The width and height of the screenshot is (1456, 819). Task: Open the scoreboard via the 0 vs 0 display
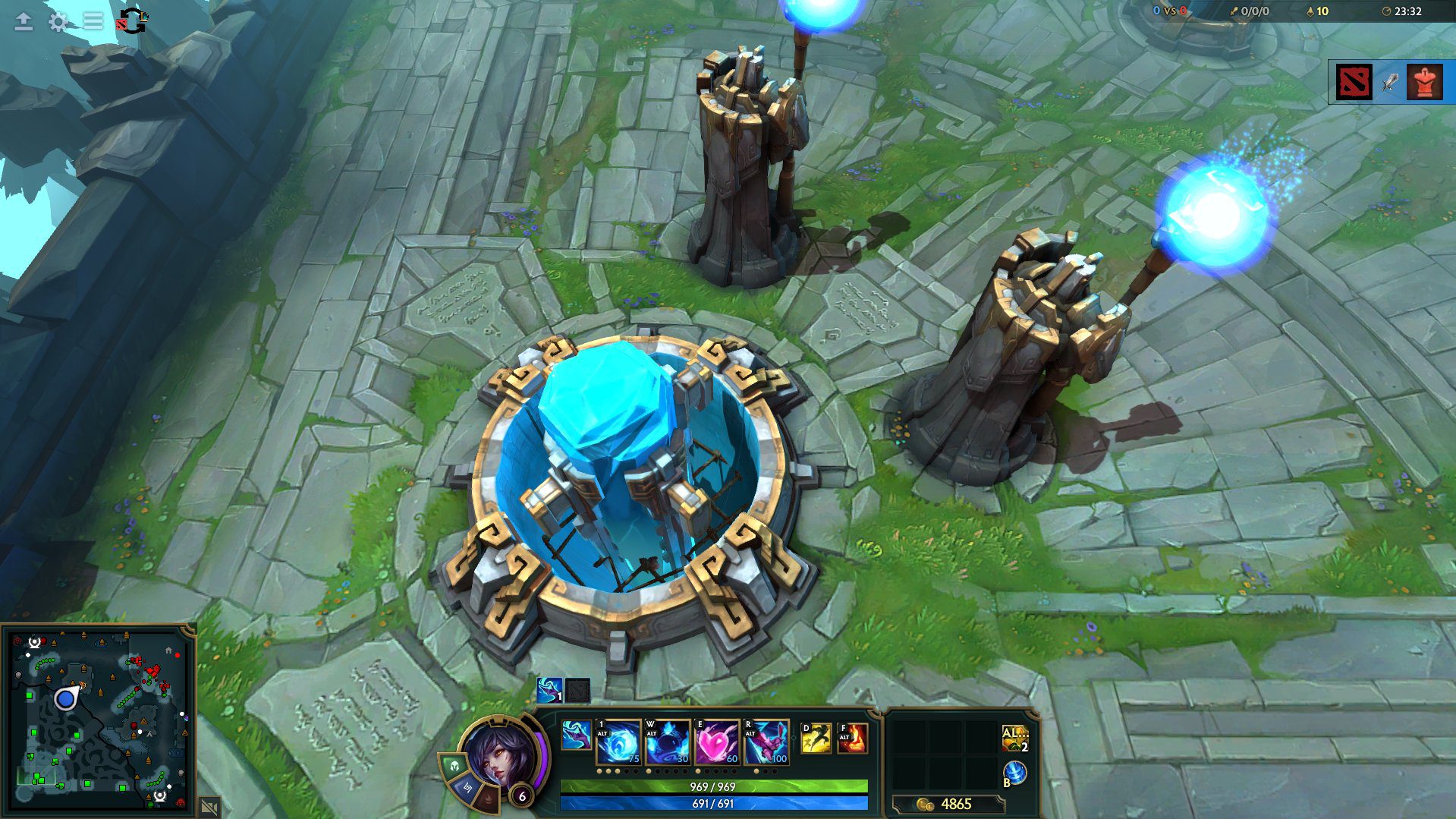pyautogui.click(x=1171, y=11)
